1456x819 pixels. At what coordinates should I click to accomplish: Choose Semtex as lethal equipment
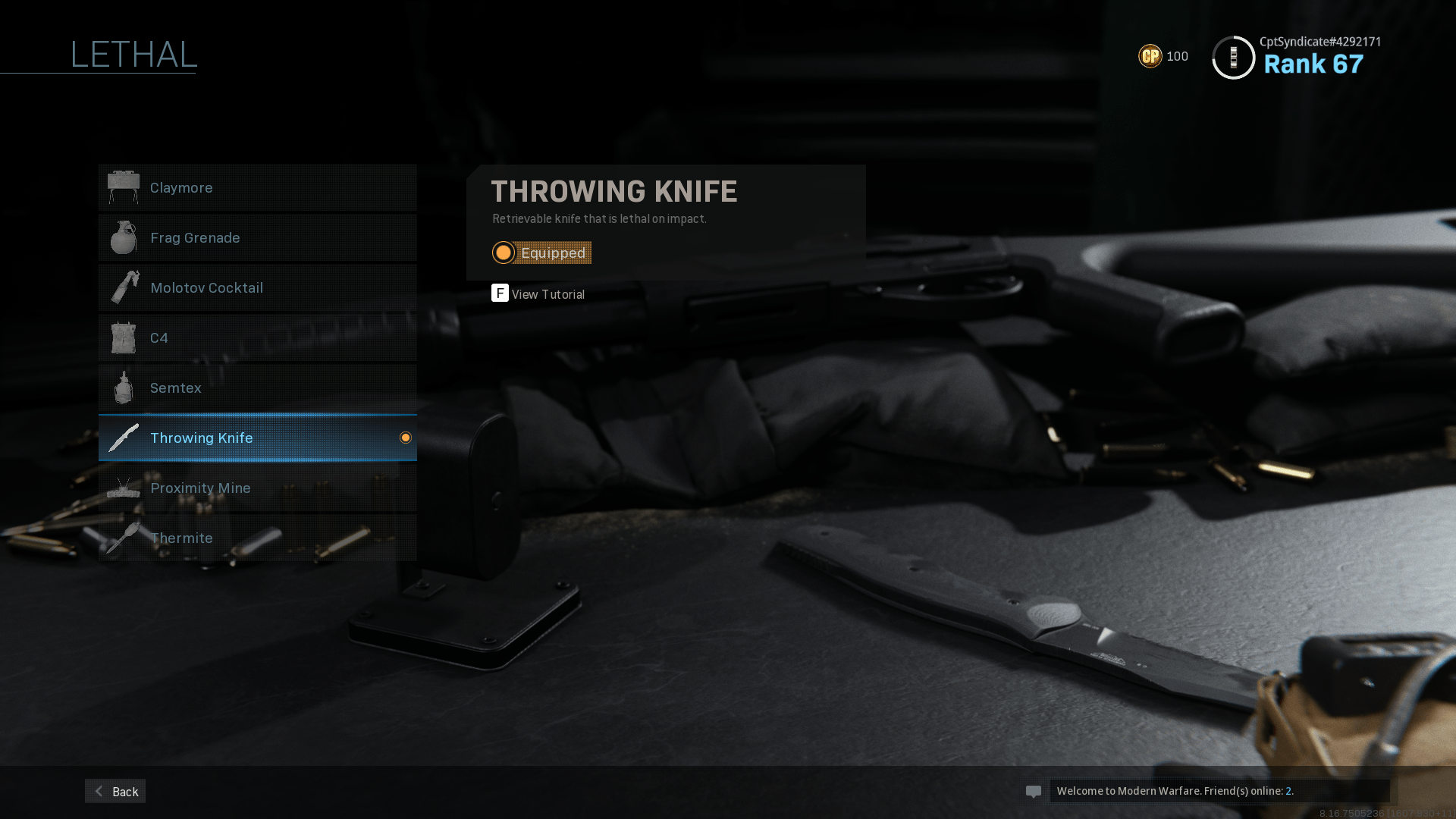(x=257, y=388)
